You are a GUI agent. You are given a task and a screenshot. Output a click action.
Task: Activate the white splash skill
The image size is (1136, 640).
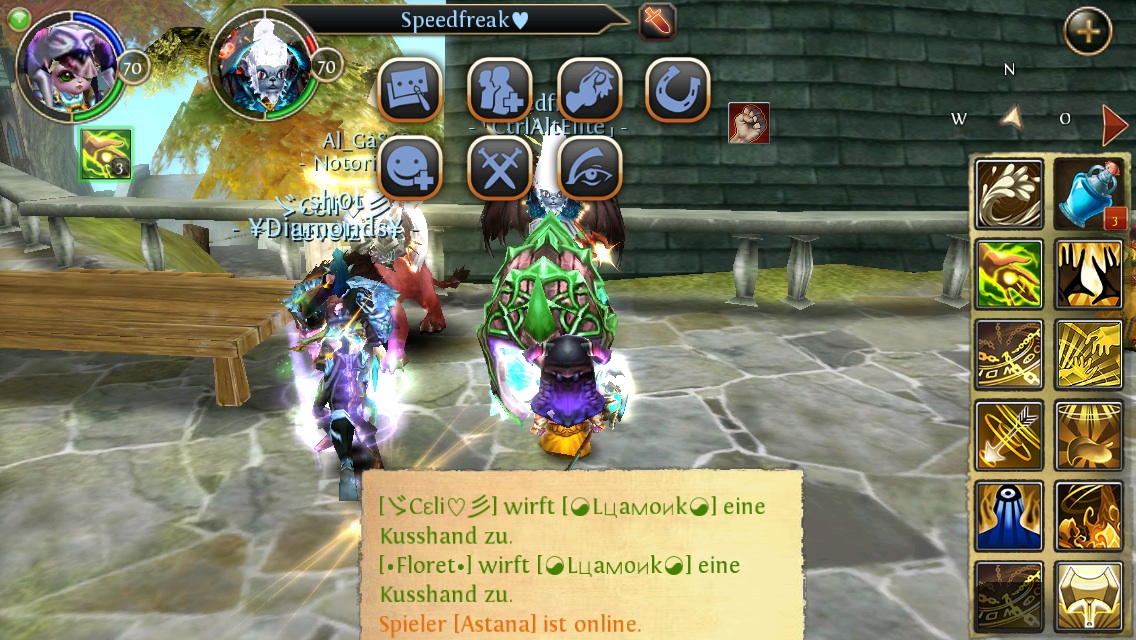pos(1009,194)
